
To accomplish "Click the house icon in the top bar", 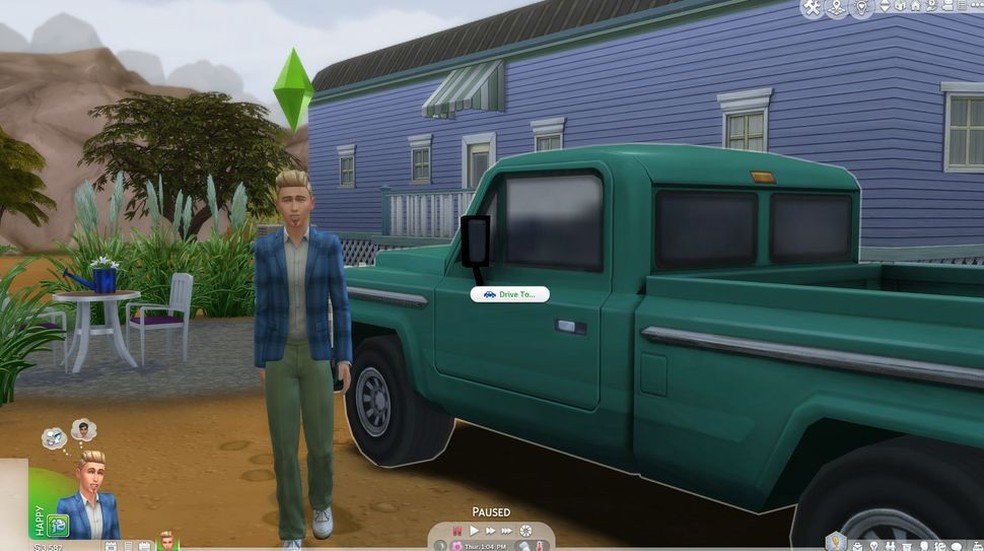I will 902,7.
